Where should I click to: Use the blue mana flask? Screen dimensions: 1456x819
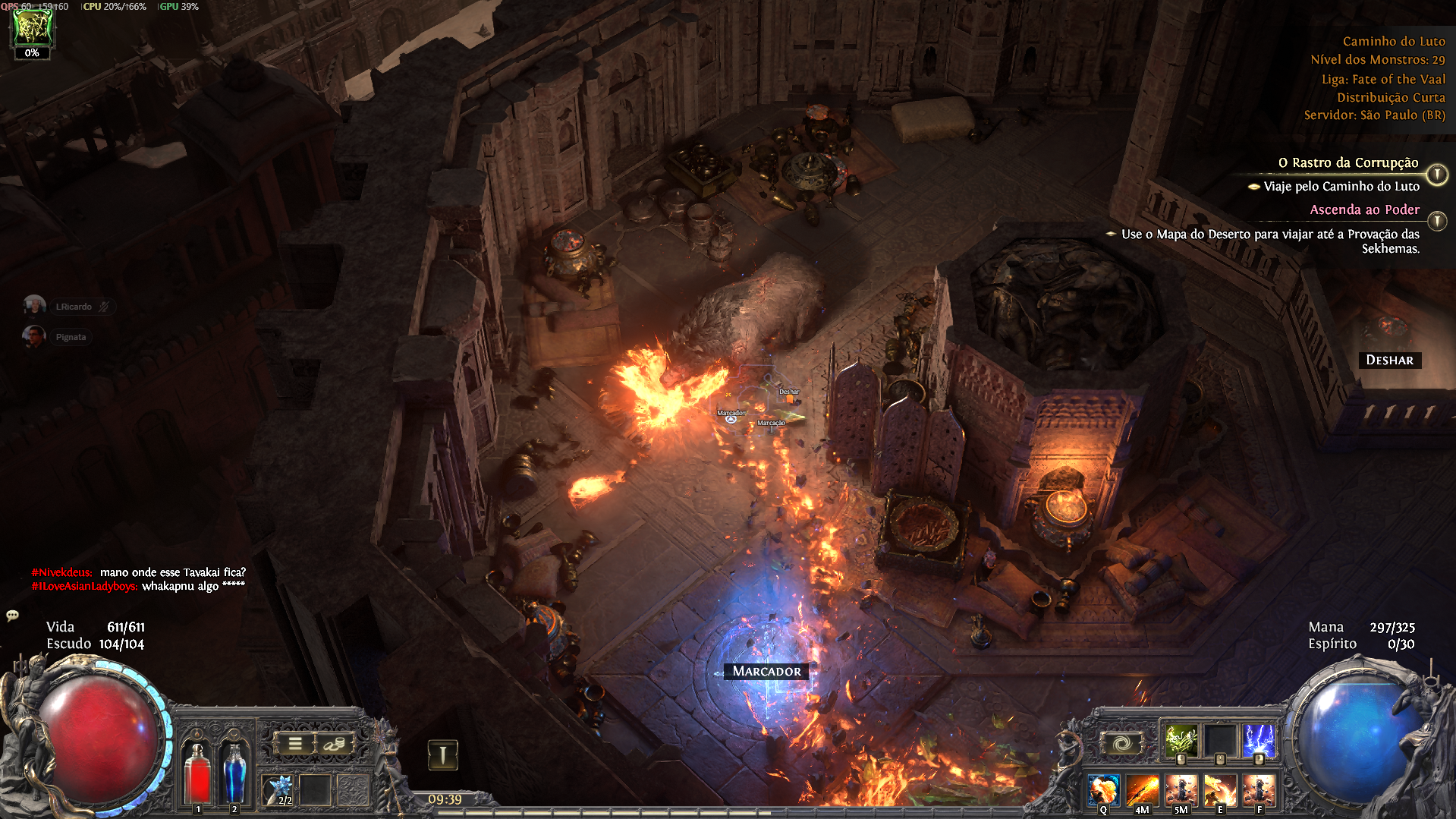pyautogui.click(x=234, y=773)
